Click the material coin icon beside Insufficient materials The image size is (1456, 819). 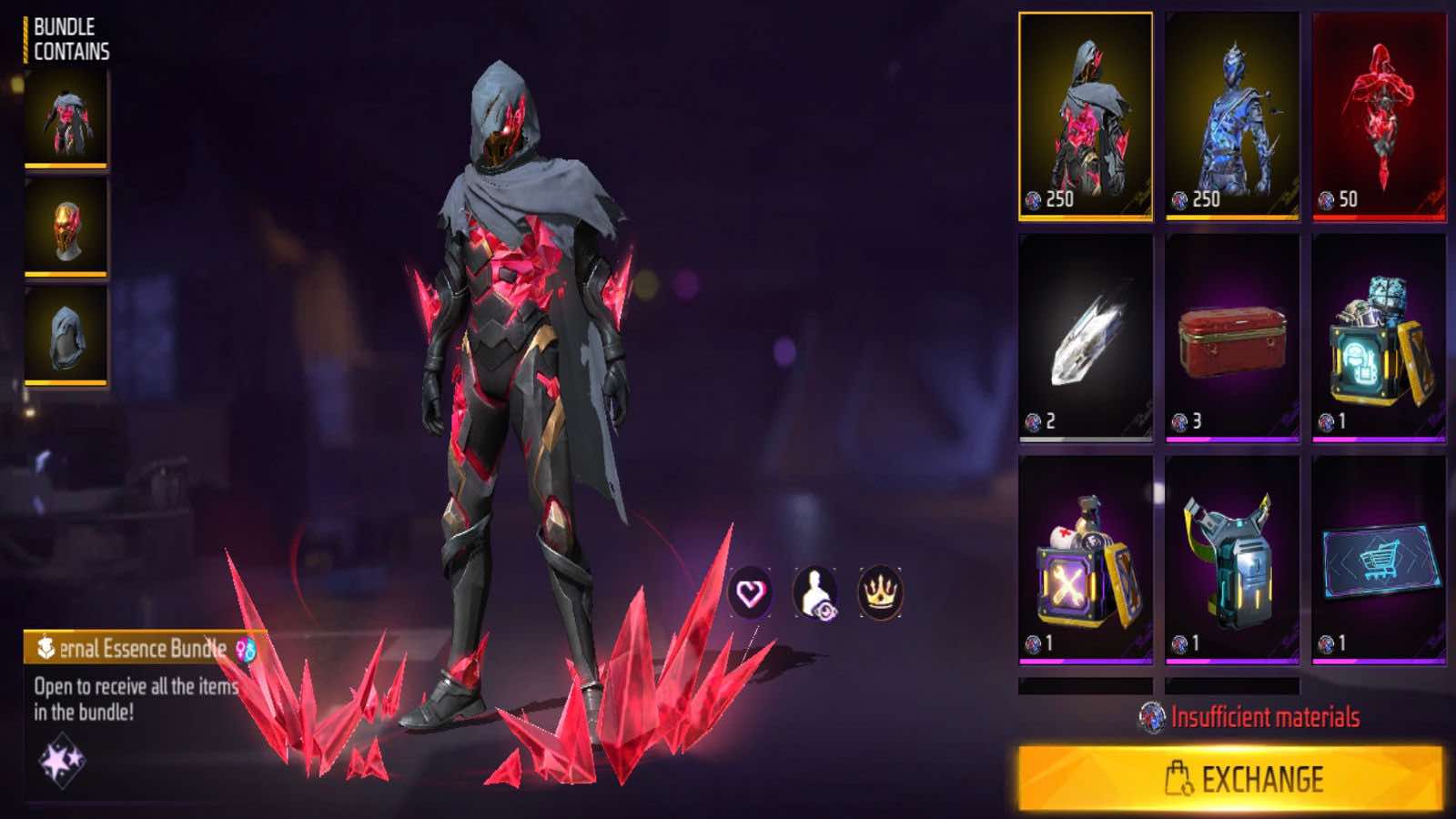click(1152, 716)
